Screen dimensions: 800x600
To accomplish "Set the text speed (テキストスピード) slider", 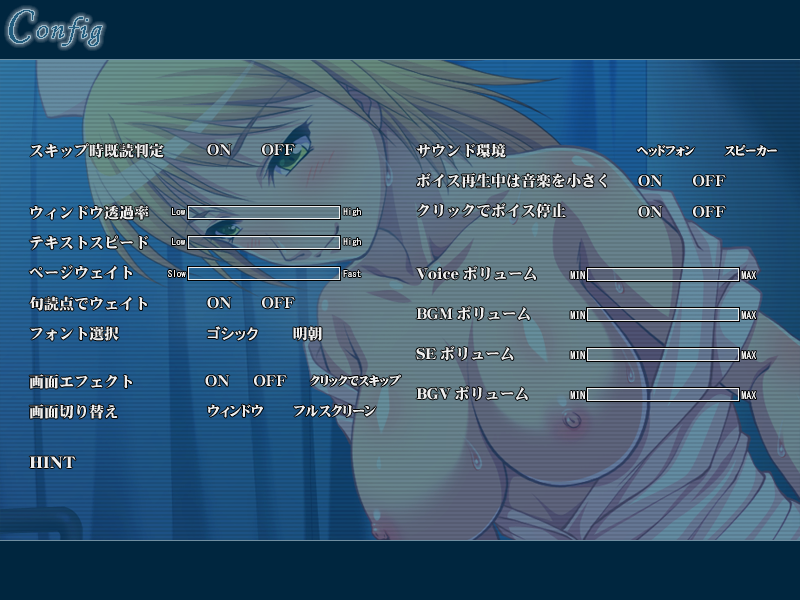I will (264, 242).
